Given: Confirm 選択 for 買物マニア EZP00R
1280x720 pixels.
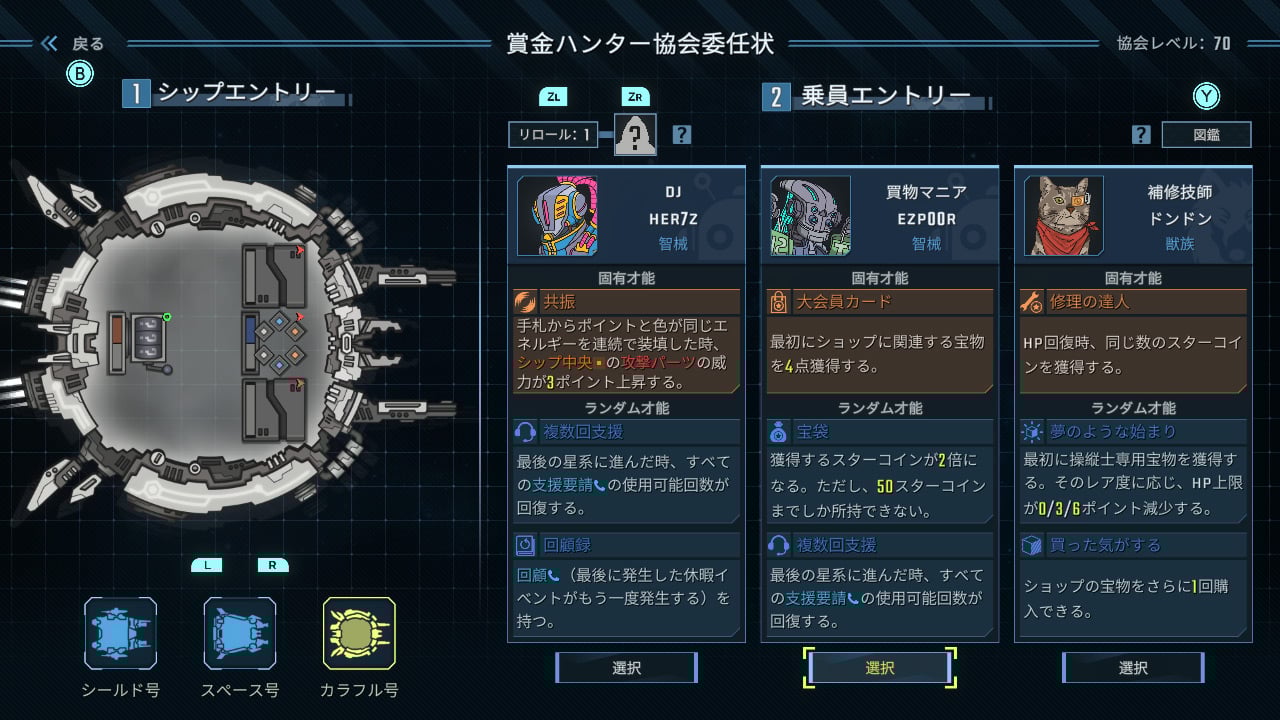Looking at the screenshot, I should coord(880,668).
